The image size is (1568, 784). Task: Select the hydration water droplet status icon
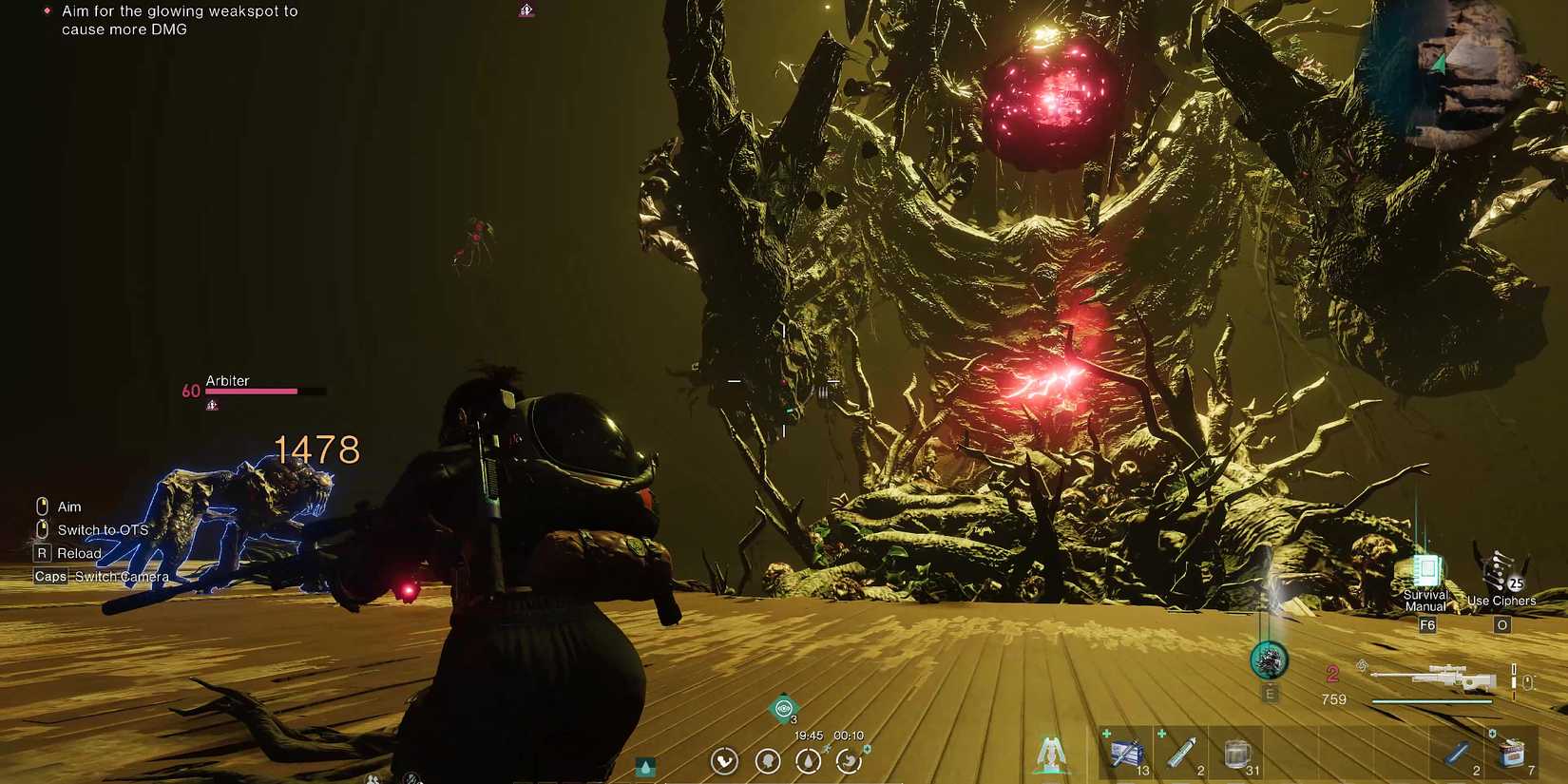808,761
